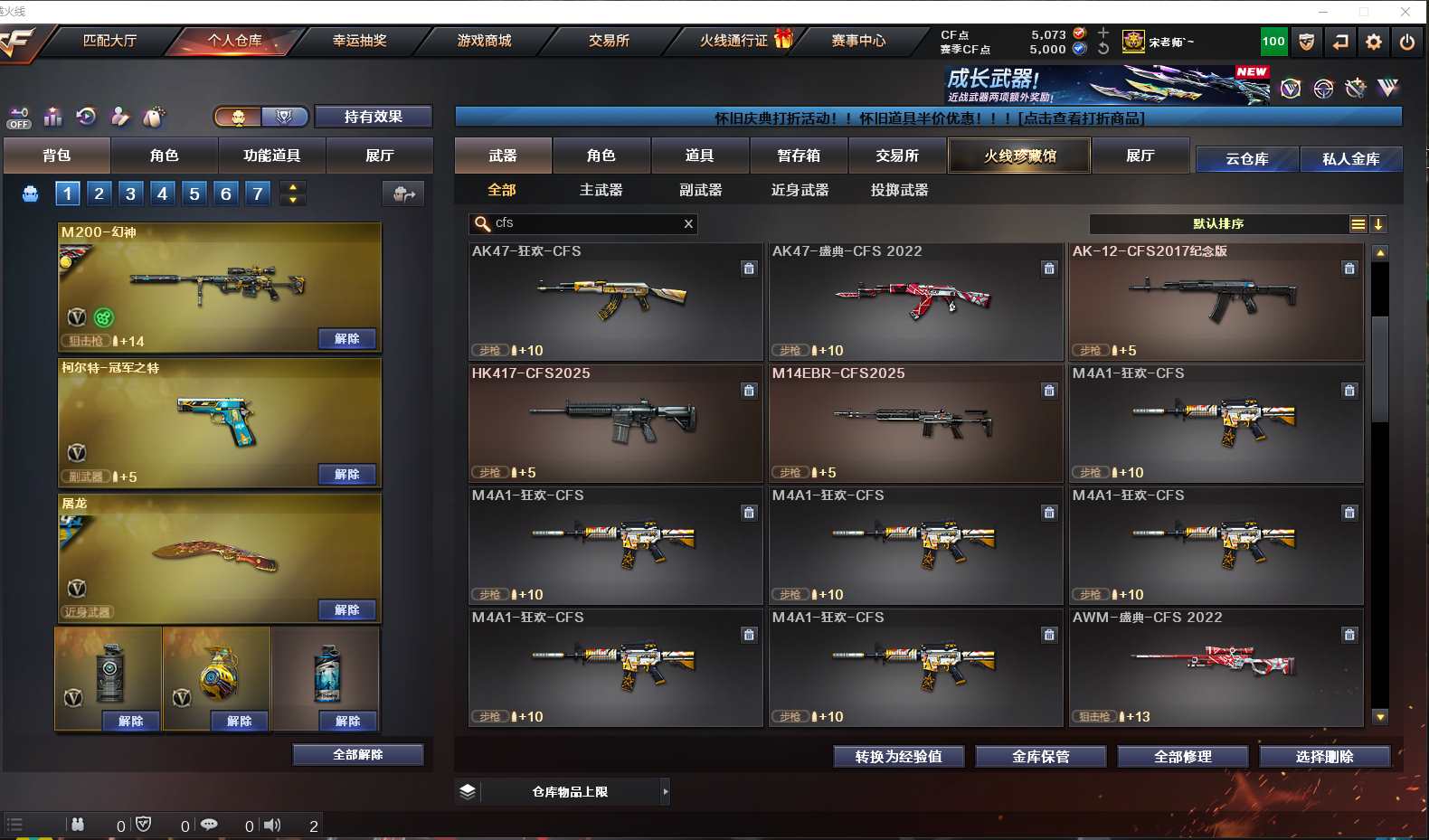Viewport: 1429px width, 840px height.
Task: Switch to the 火线珍藏馆 tab
Action: (1019, 156)
